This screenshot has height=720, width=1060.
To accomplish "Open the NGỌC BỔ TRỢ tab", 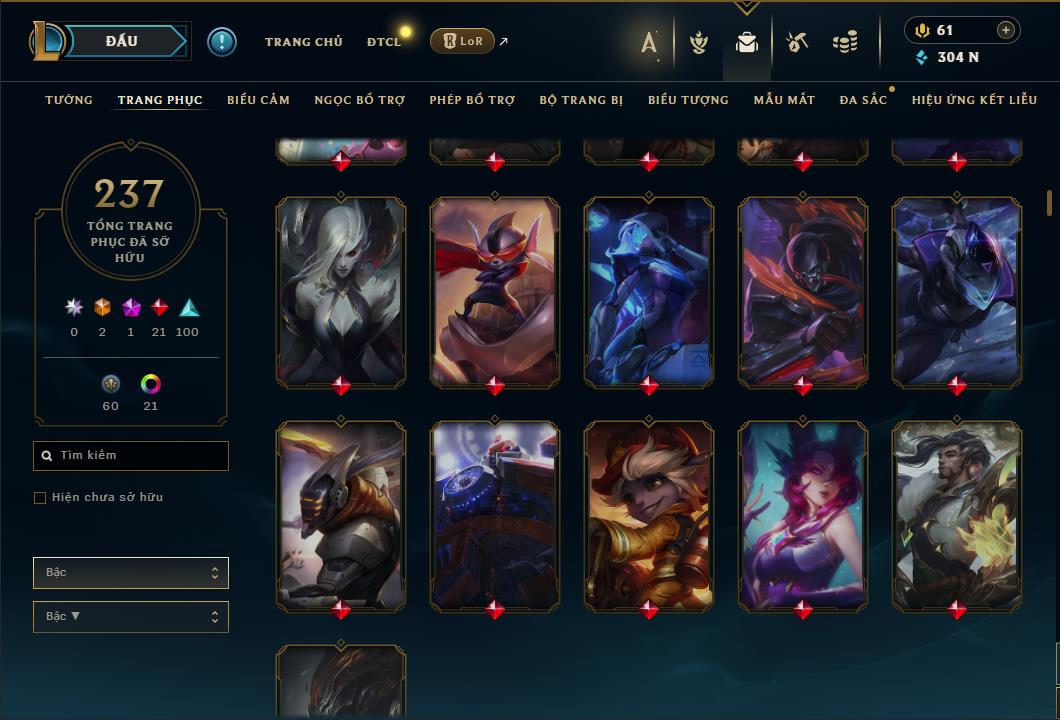I will pos(359,100).
